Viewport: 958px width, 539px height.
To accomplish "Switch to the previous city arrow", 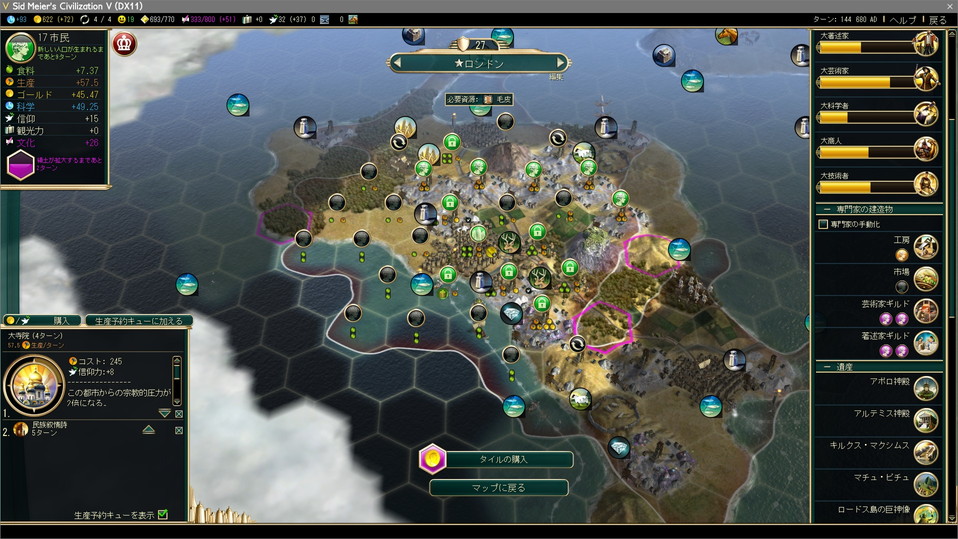I will click(399, 63).
